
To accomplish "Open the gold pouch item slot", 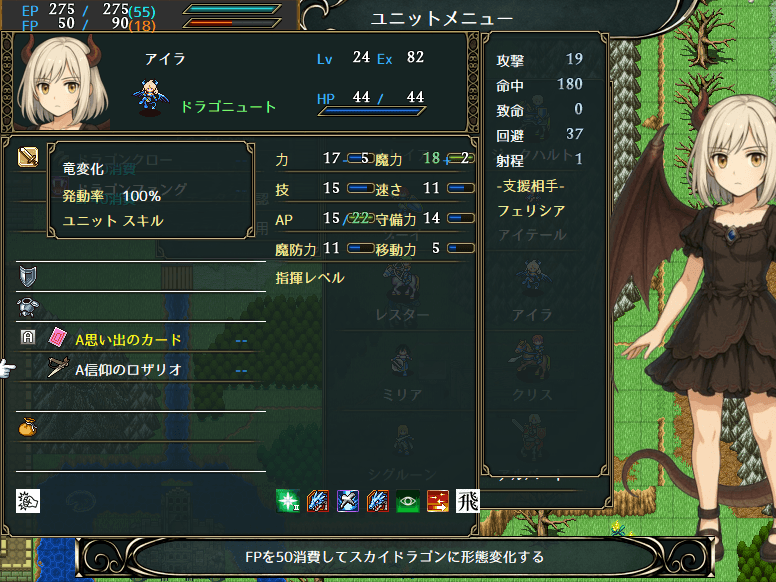I will point(27,427).
